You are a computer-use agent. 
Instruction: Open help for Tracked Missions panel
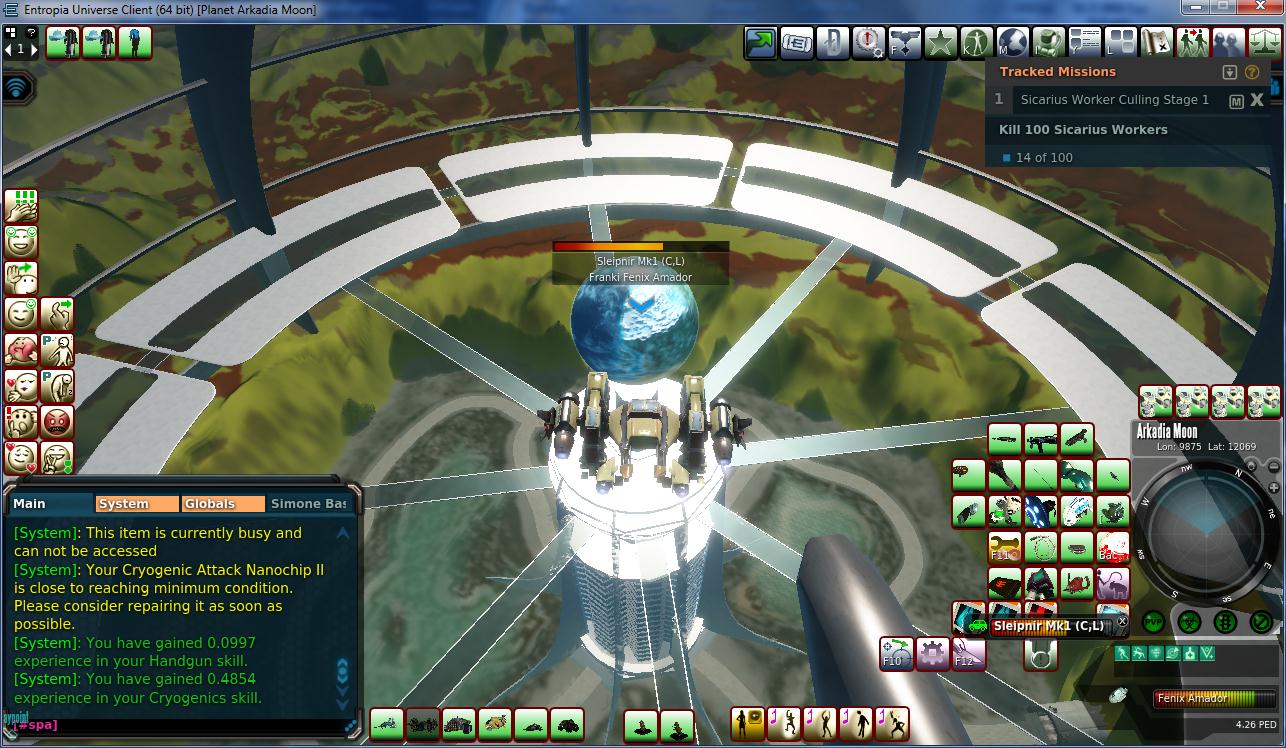click(x=1251, y=72)
